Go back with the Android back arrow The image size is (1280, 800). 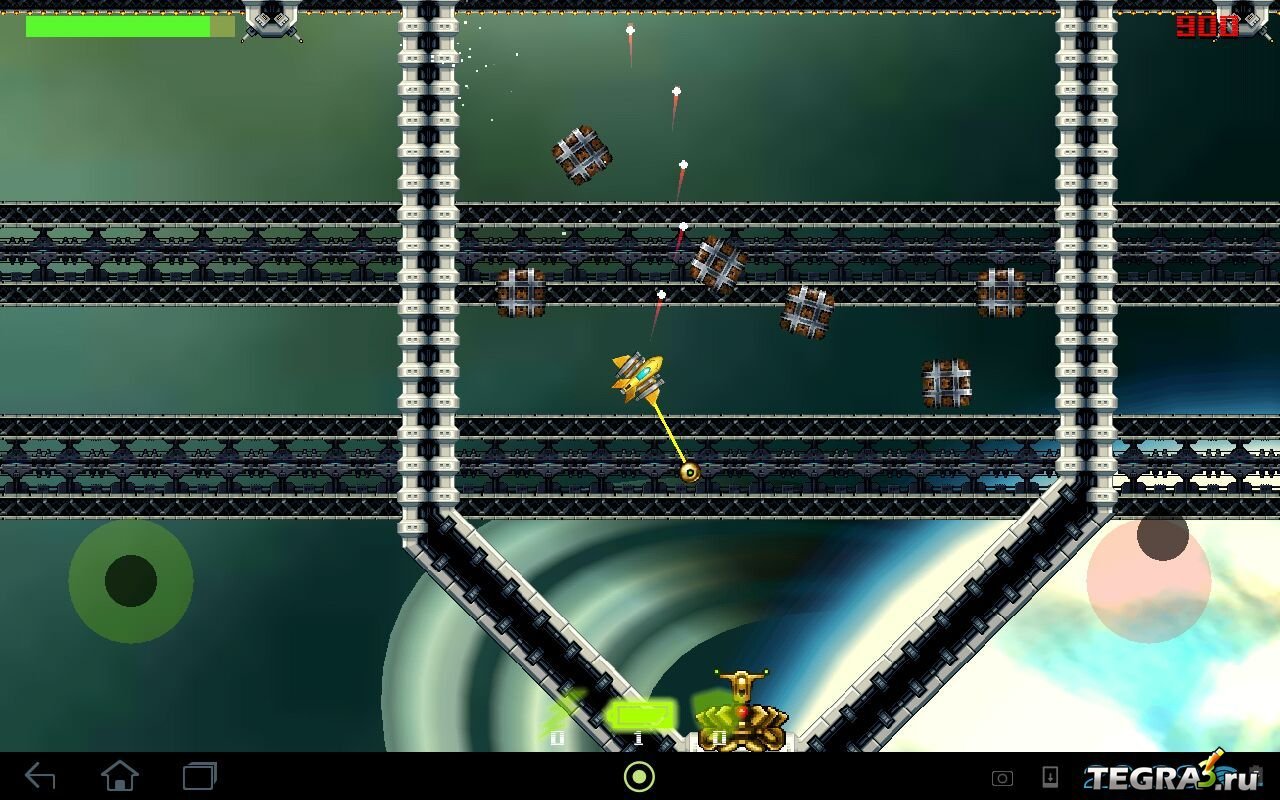point(40,776)
